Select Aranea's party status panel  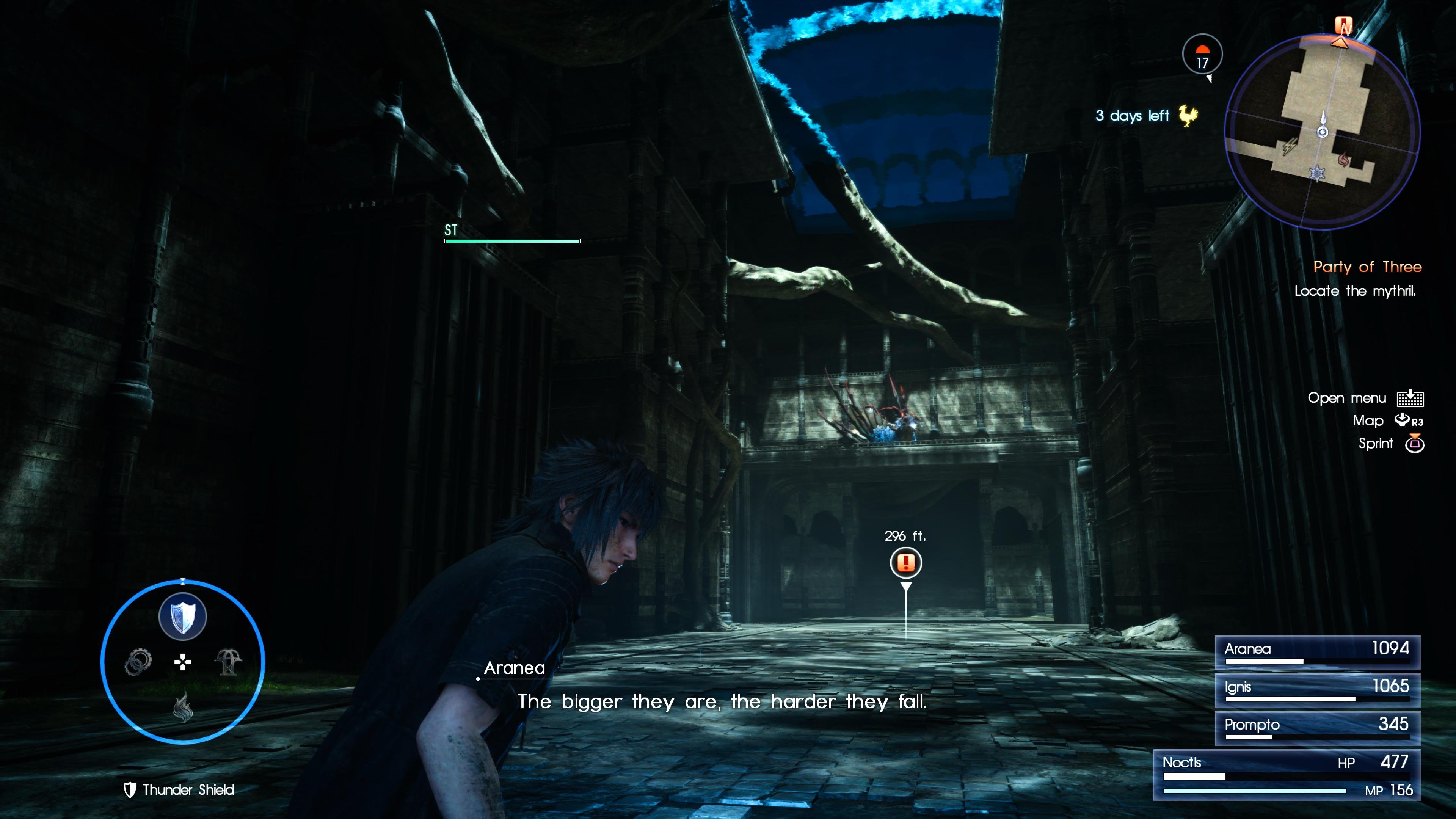click(x=1317, y=652)
